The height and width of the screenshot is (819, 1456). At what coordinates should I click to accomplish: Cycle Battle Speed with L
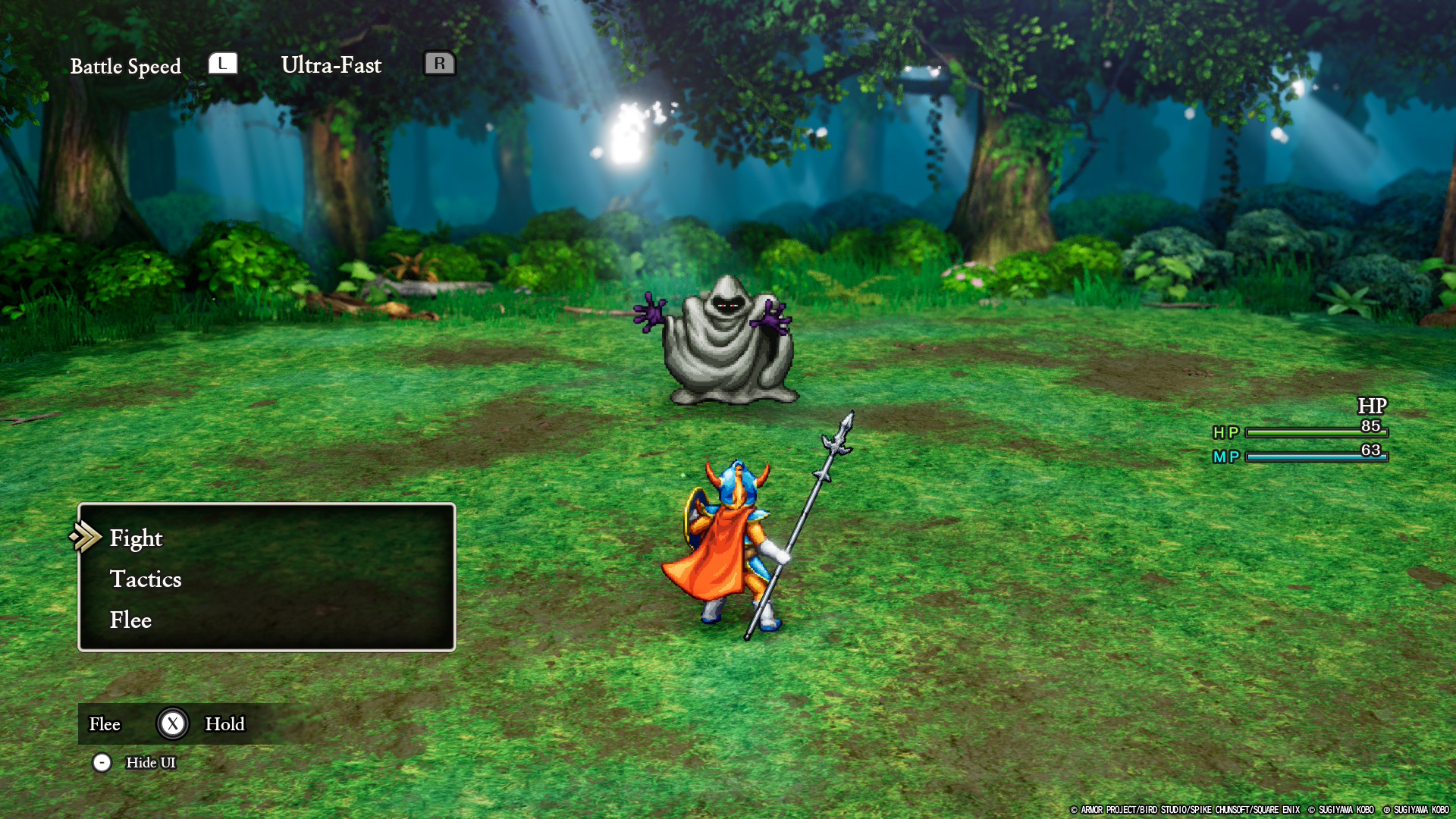coord(222,64)
